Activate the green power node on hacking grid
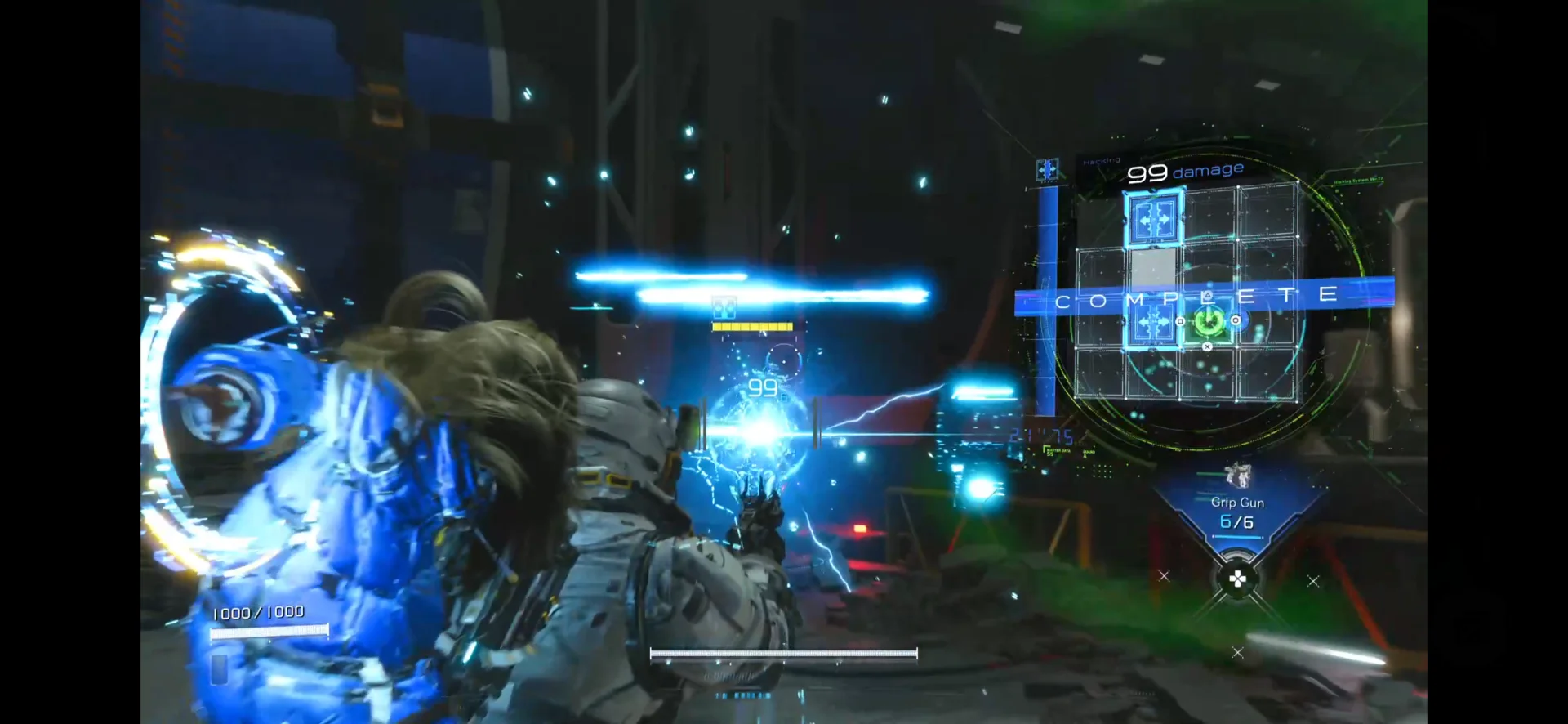Viewport: 1568px width, 724px height. point(1208,321)
